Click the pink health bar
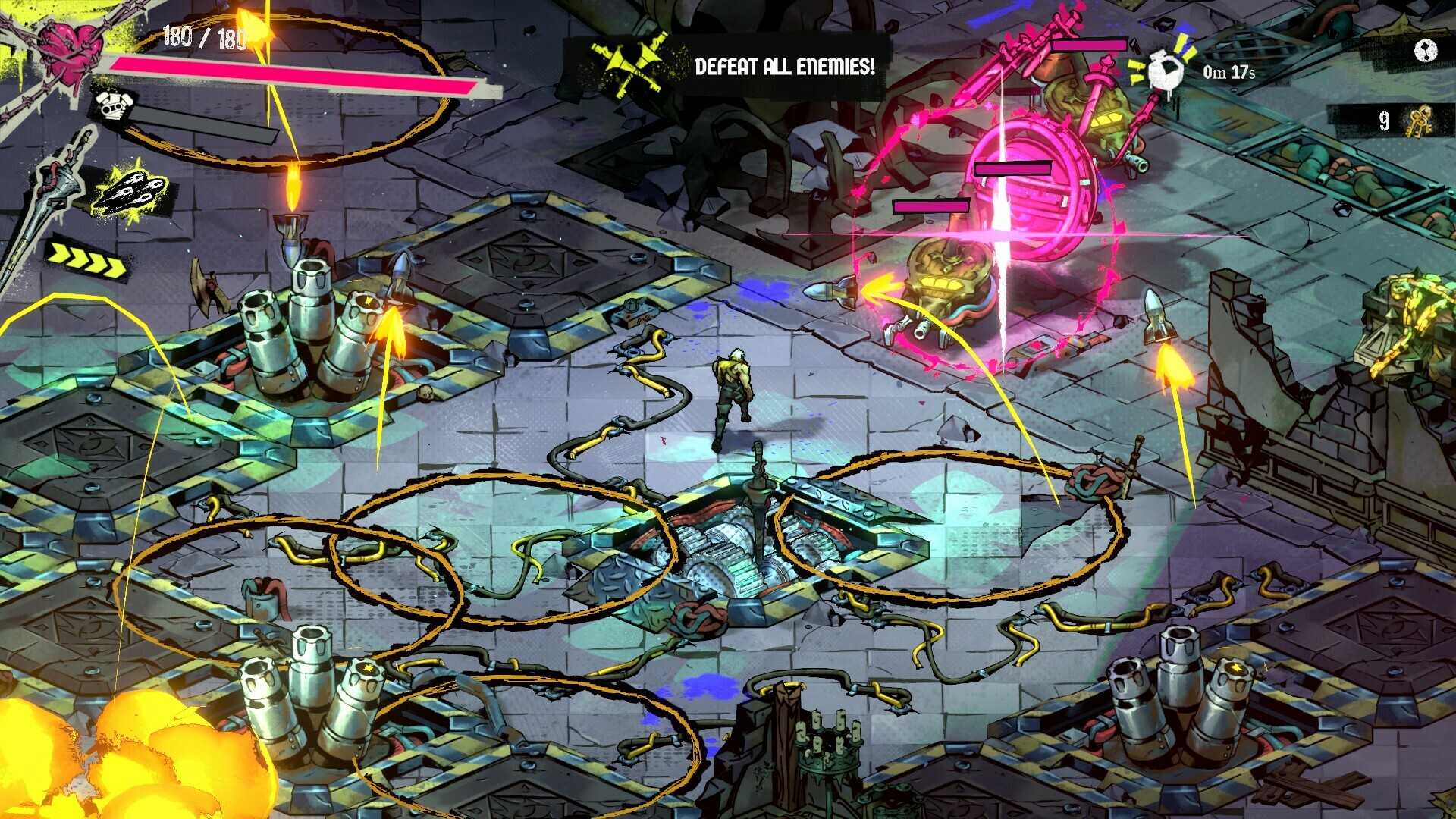 [x=296, y=70]
